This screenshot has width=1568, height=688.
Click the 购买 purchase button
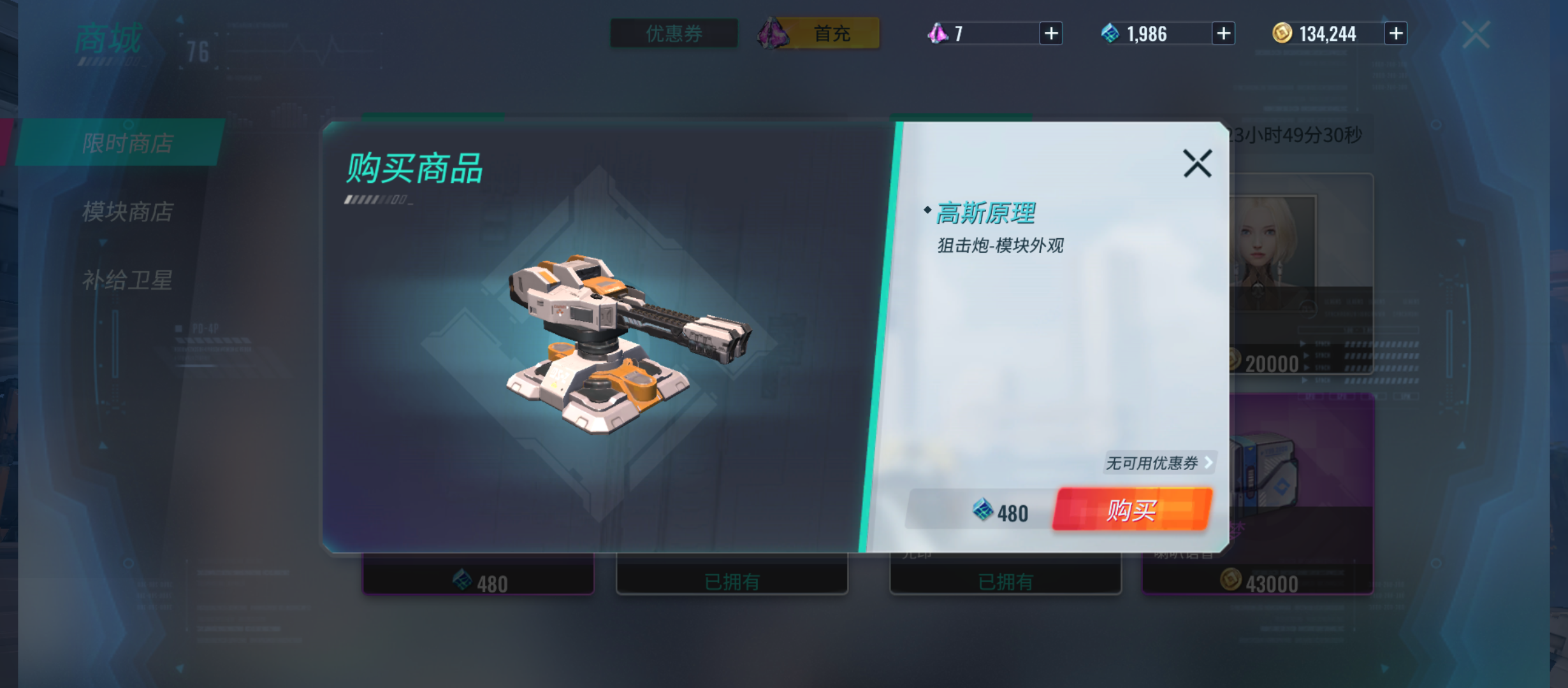click(x=1132, y=510)
